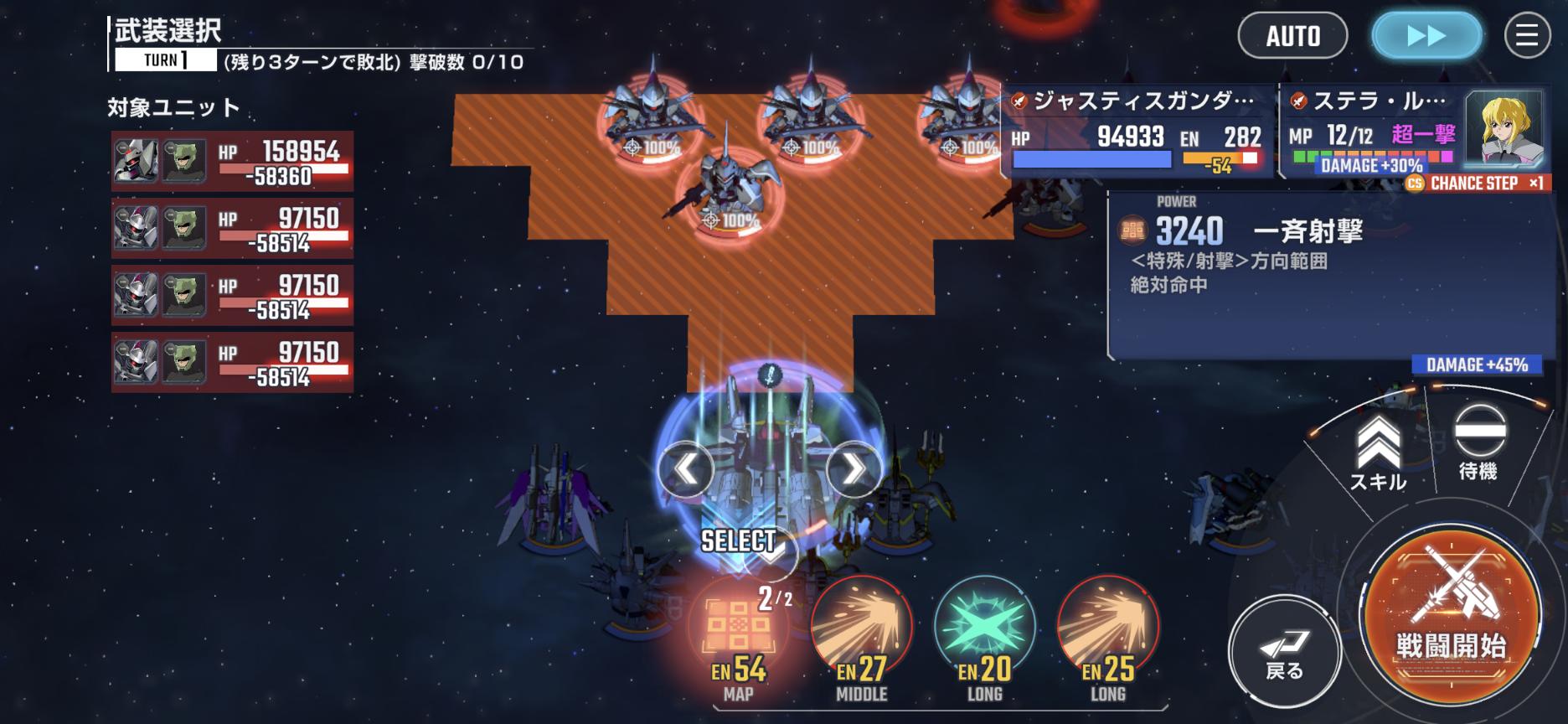Activate the fast-forward speed button
This screenshot has width=1568, height=724.
coord(1426,36)
